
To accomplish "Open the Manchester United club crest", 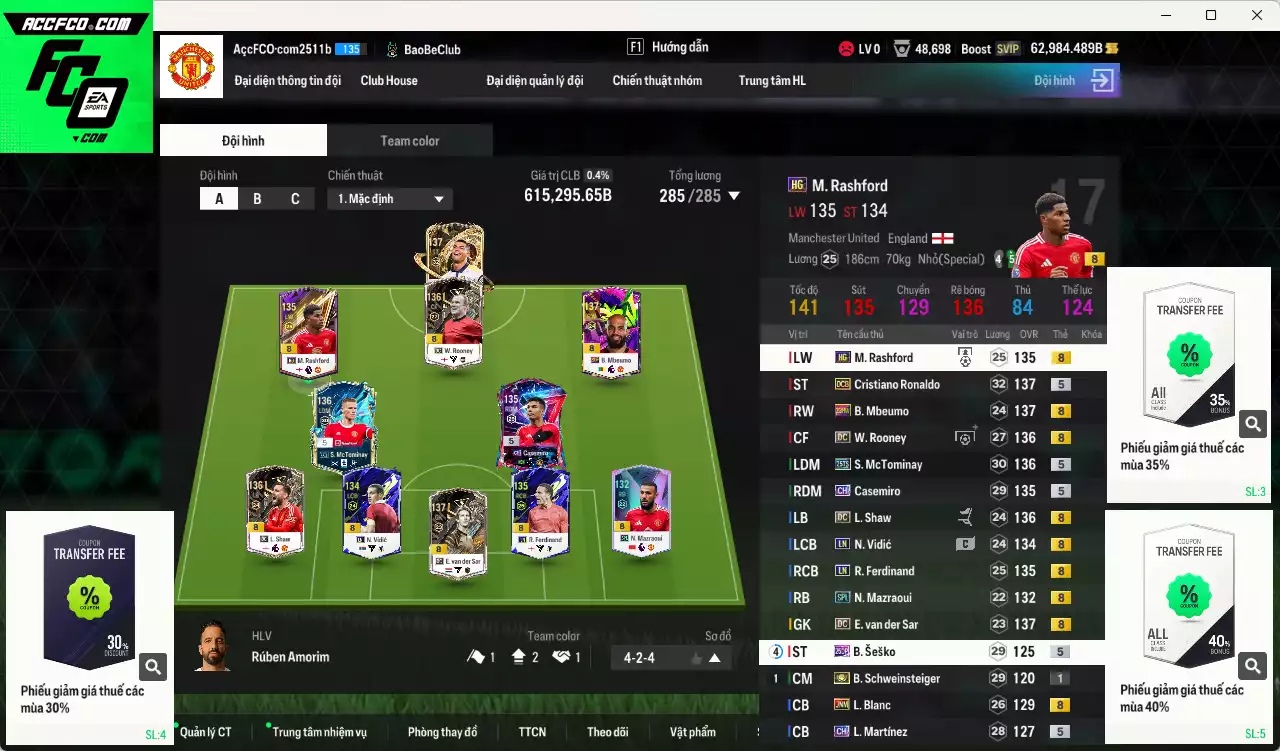I will 191,67.
